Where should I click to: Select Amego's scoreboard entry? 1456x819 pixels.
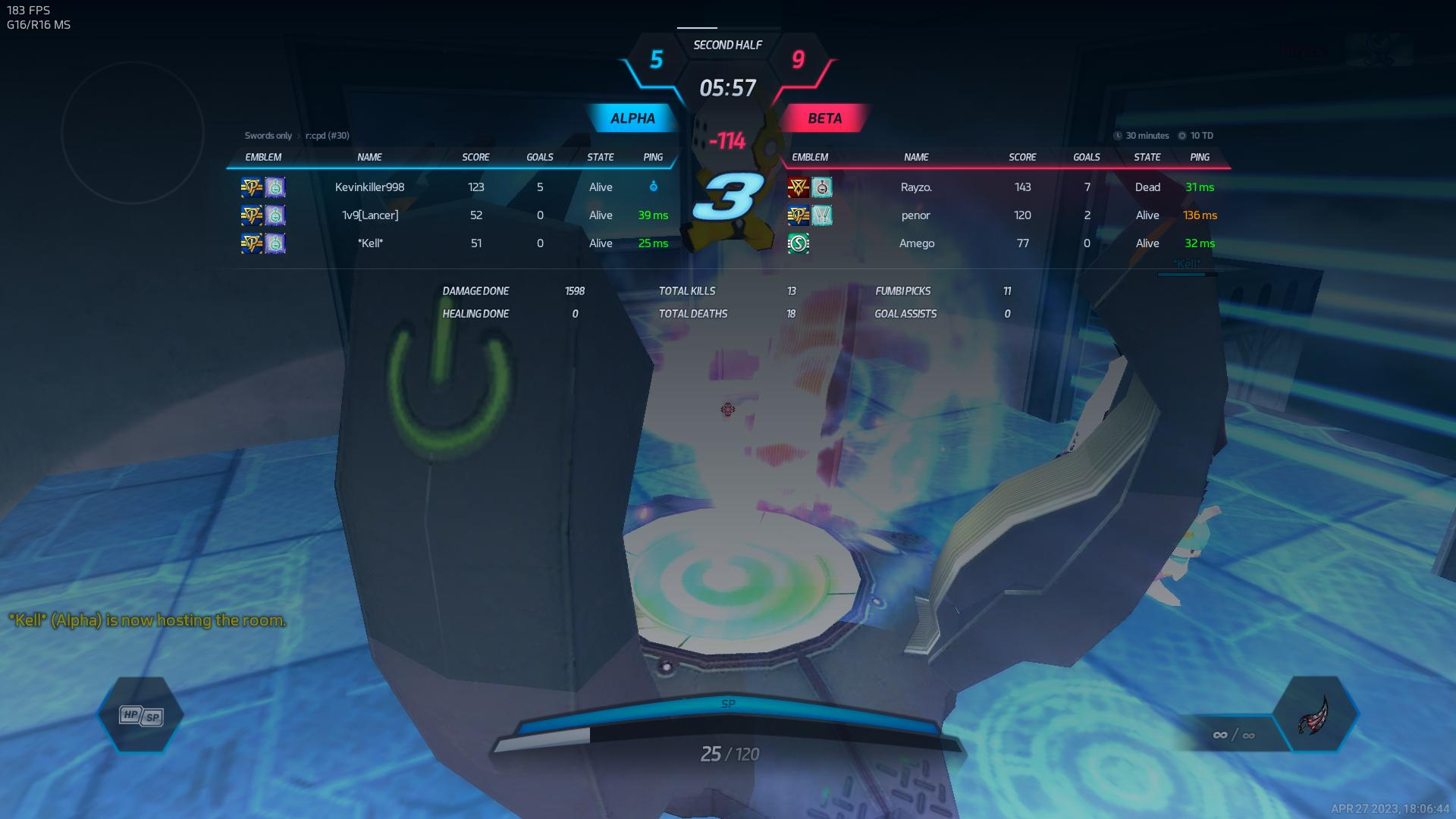coord(916,243)
